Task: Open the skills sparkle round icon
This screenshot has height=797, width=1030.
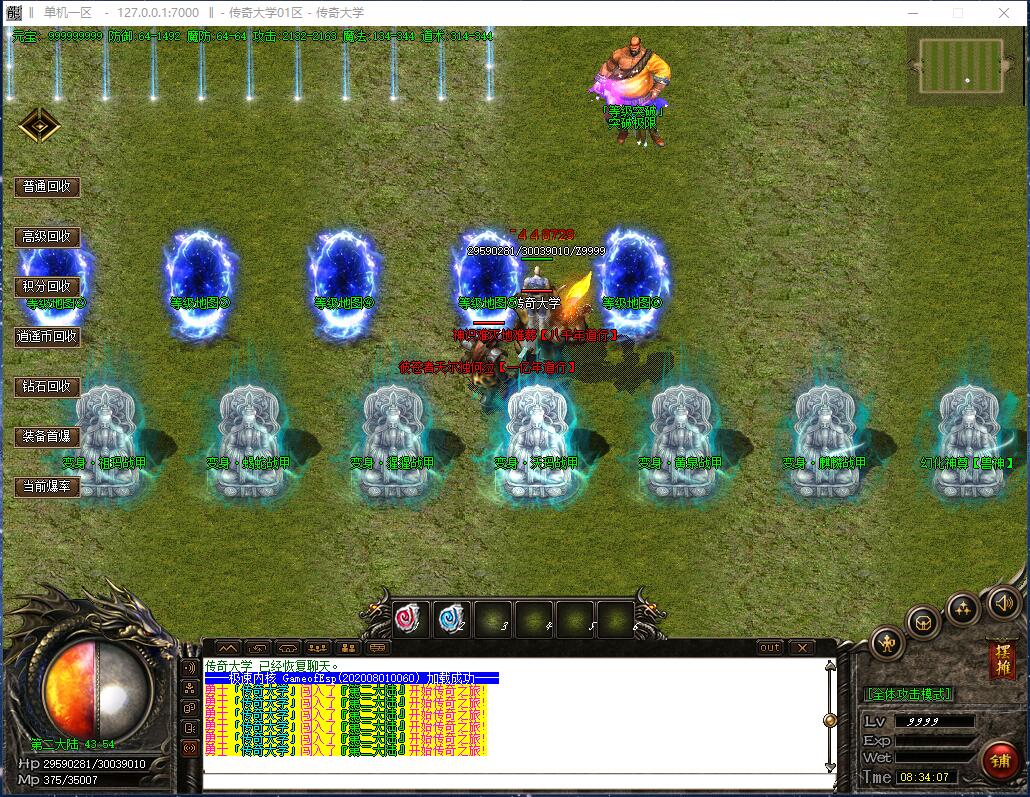Action: point(963,607)
